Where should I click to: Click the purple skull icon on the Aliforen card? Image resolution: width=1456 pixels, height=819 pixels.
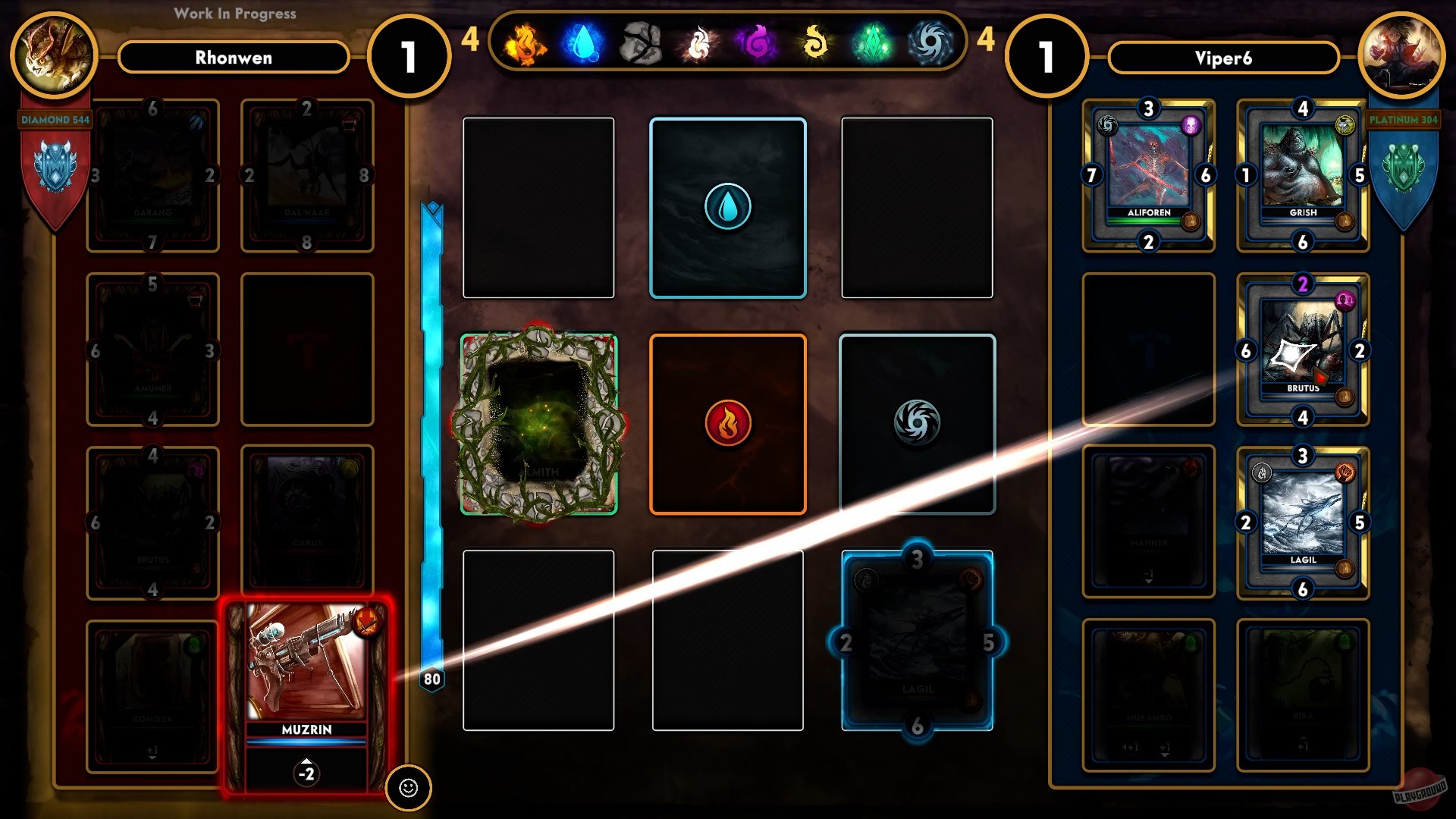(x=1191, y=126)
